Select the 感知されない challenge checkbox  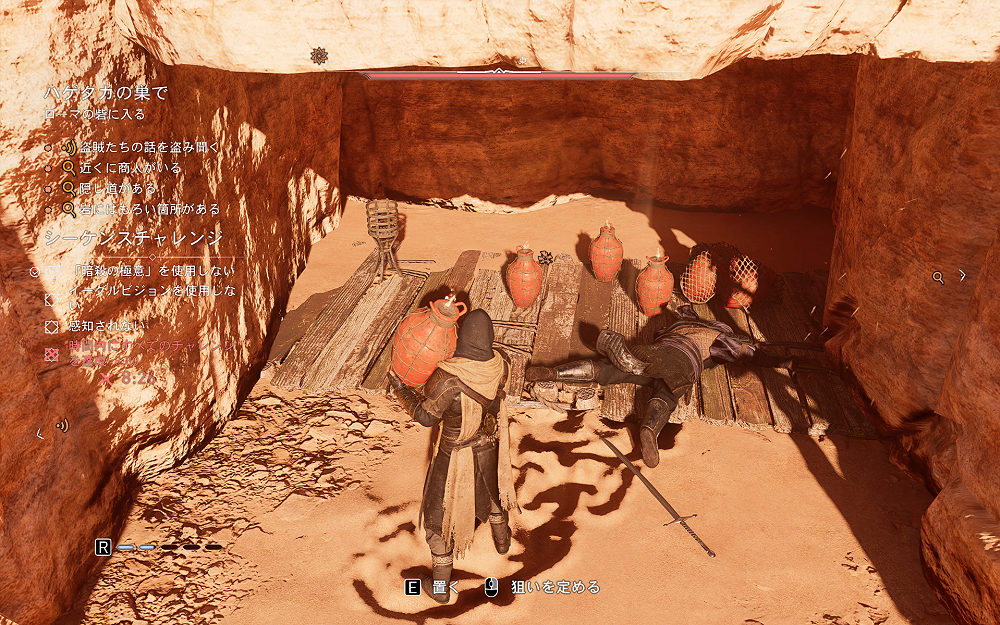[51, 326]
